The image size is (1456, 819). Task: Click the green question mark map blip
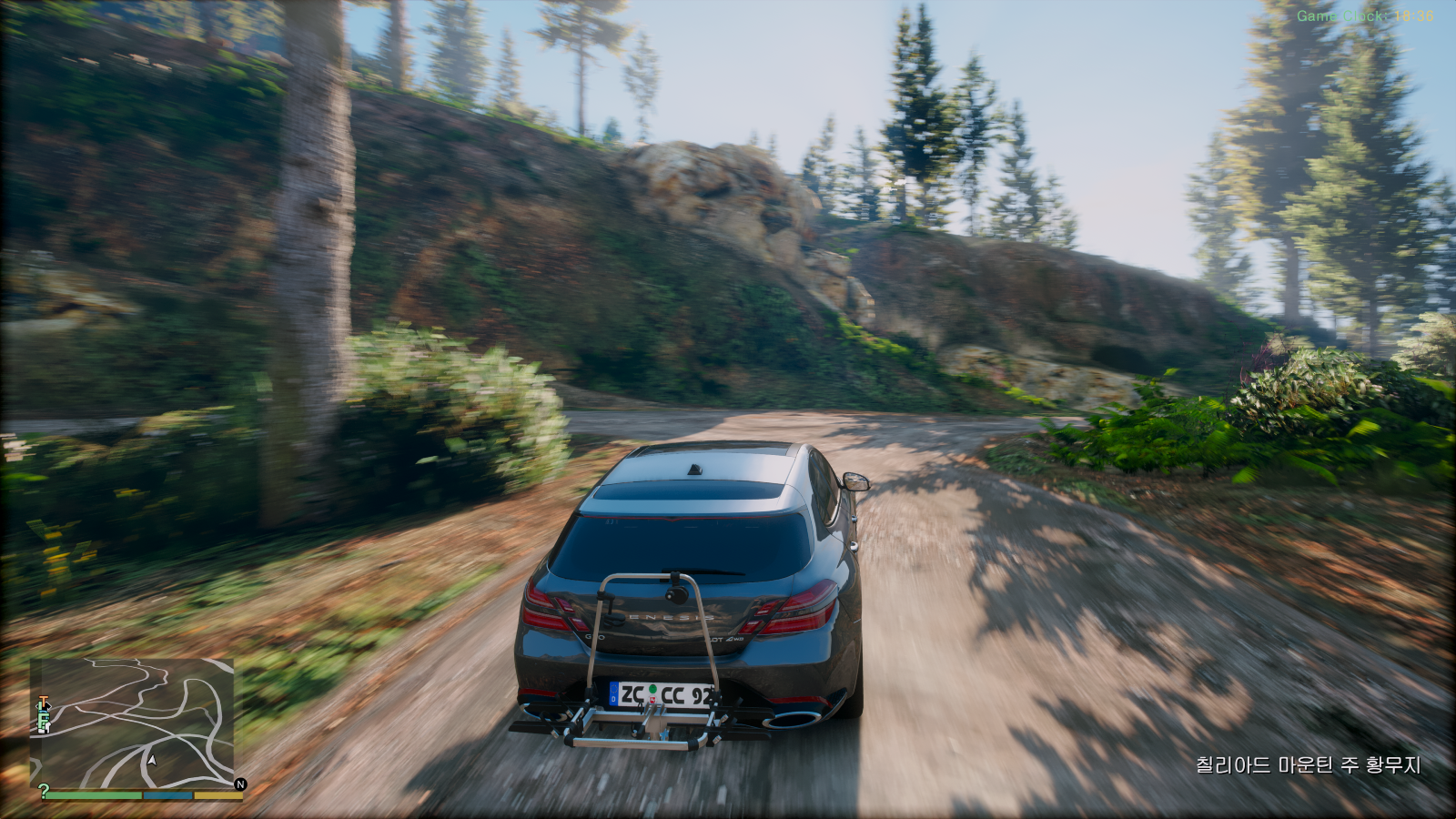pyautogui.click(x=43, y=791)
